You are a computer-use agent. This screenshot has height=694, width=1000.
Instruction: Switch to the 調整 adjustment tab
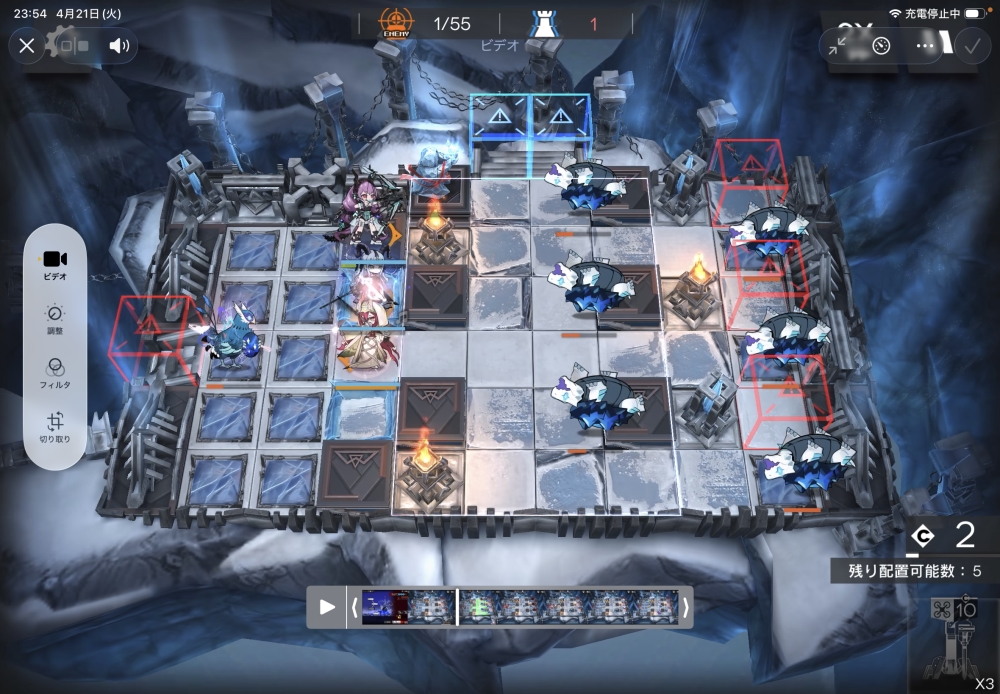[x=55, y=319]
